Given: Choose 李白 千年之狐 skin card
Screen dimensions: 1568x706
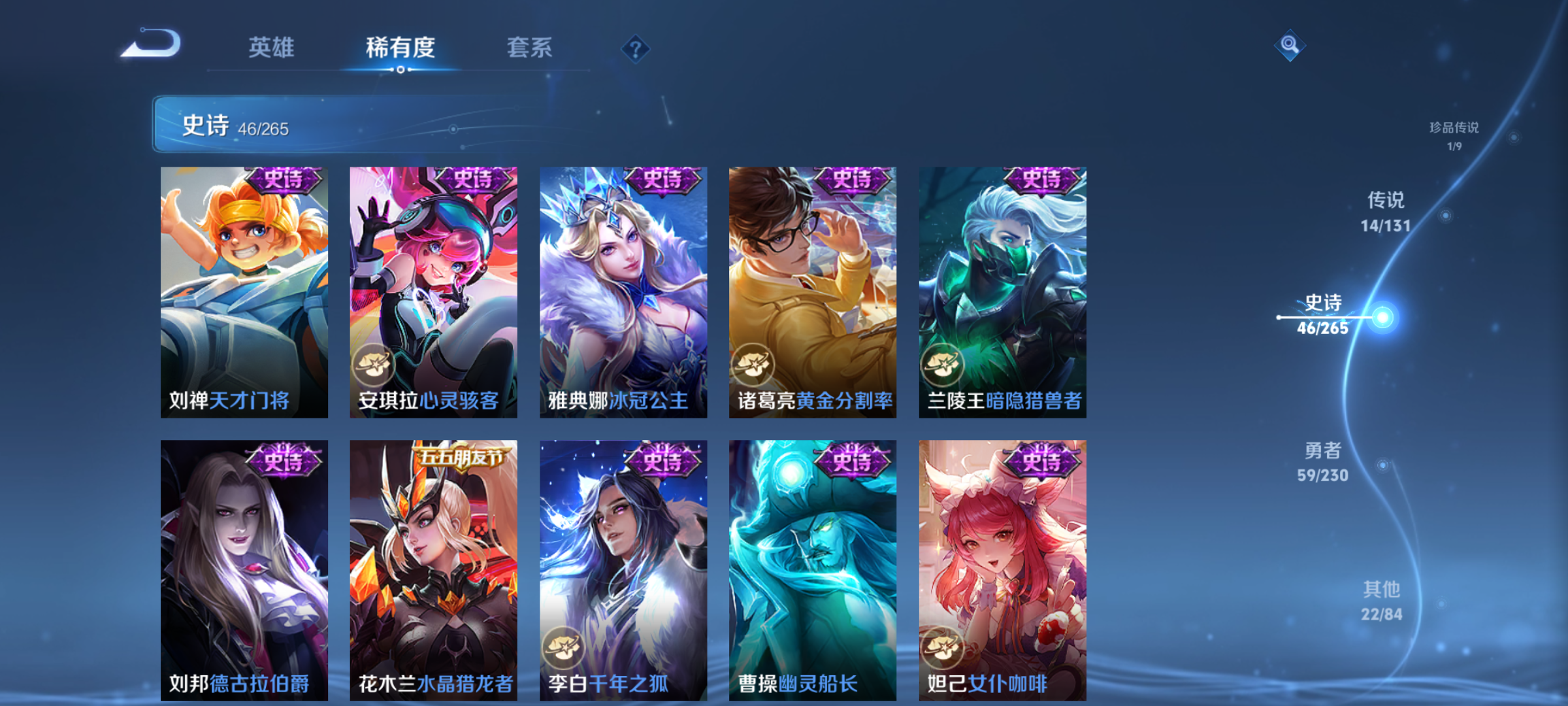Looking at the screenshot, I should (x=623, y=570).
